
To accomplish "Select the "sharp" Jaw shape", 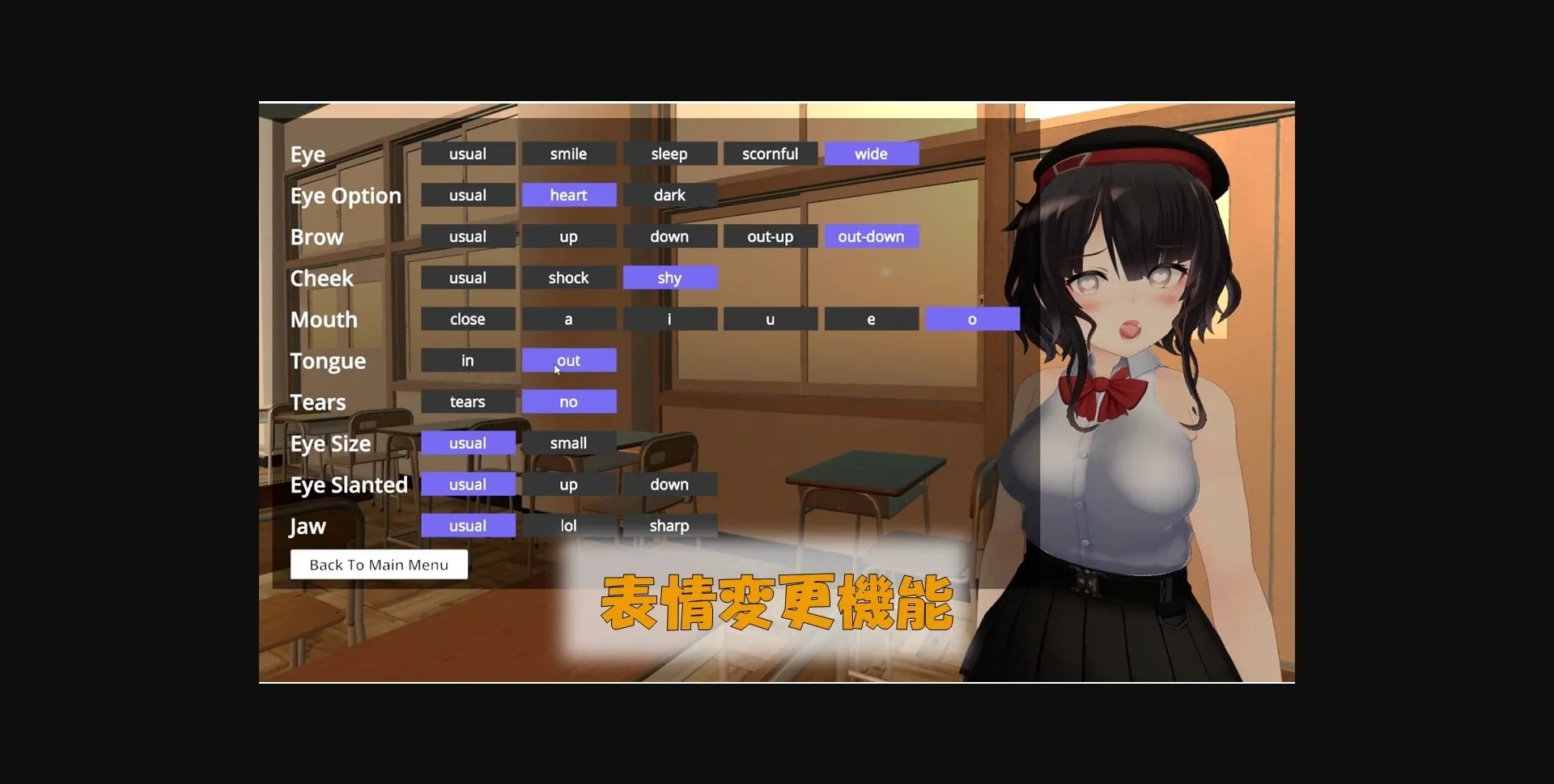I will tap(669, 525).
